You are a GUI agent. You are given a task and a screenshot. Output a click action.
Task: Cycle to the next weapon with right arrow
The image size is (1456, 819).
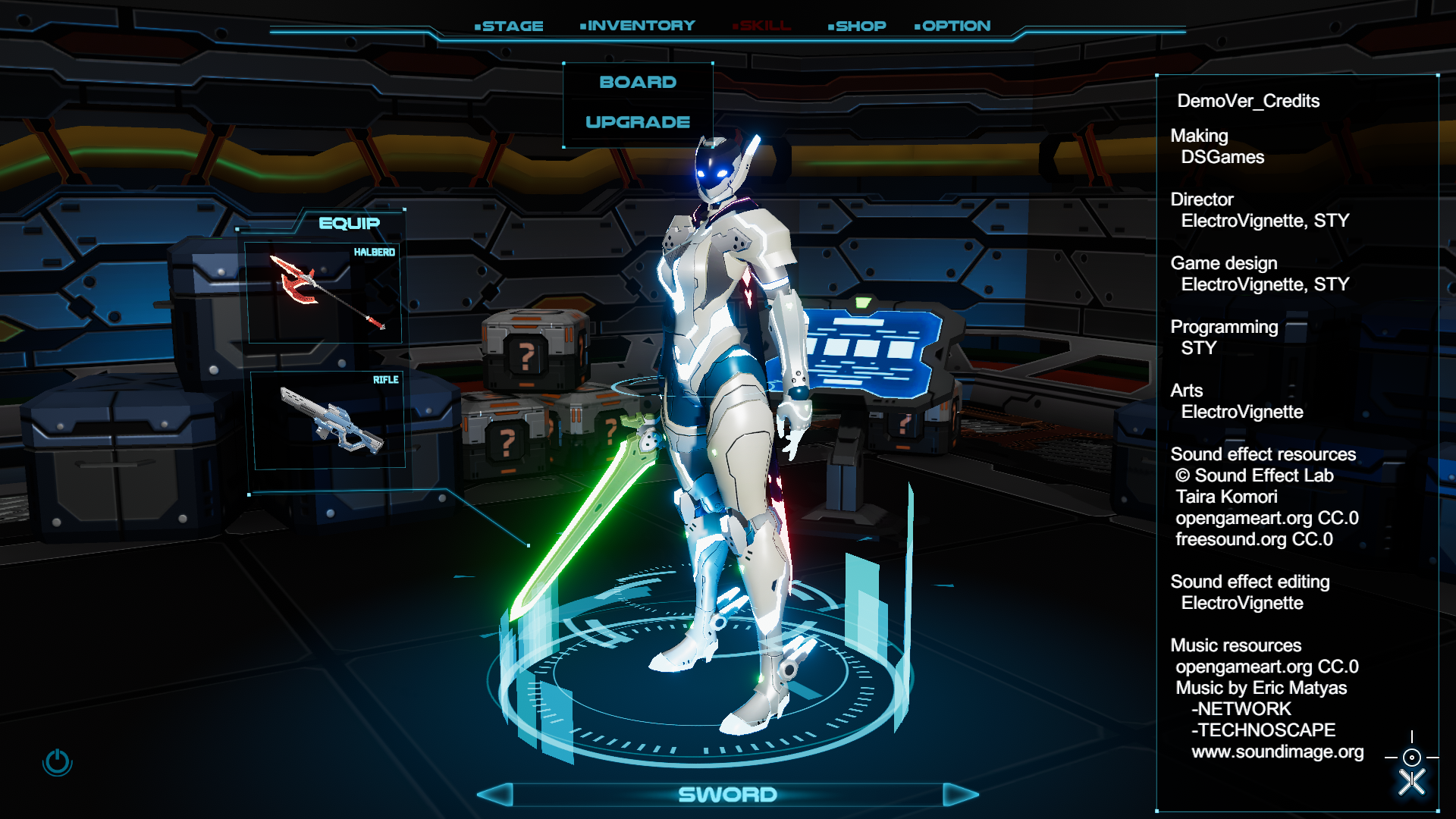click(960, 795)
